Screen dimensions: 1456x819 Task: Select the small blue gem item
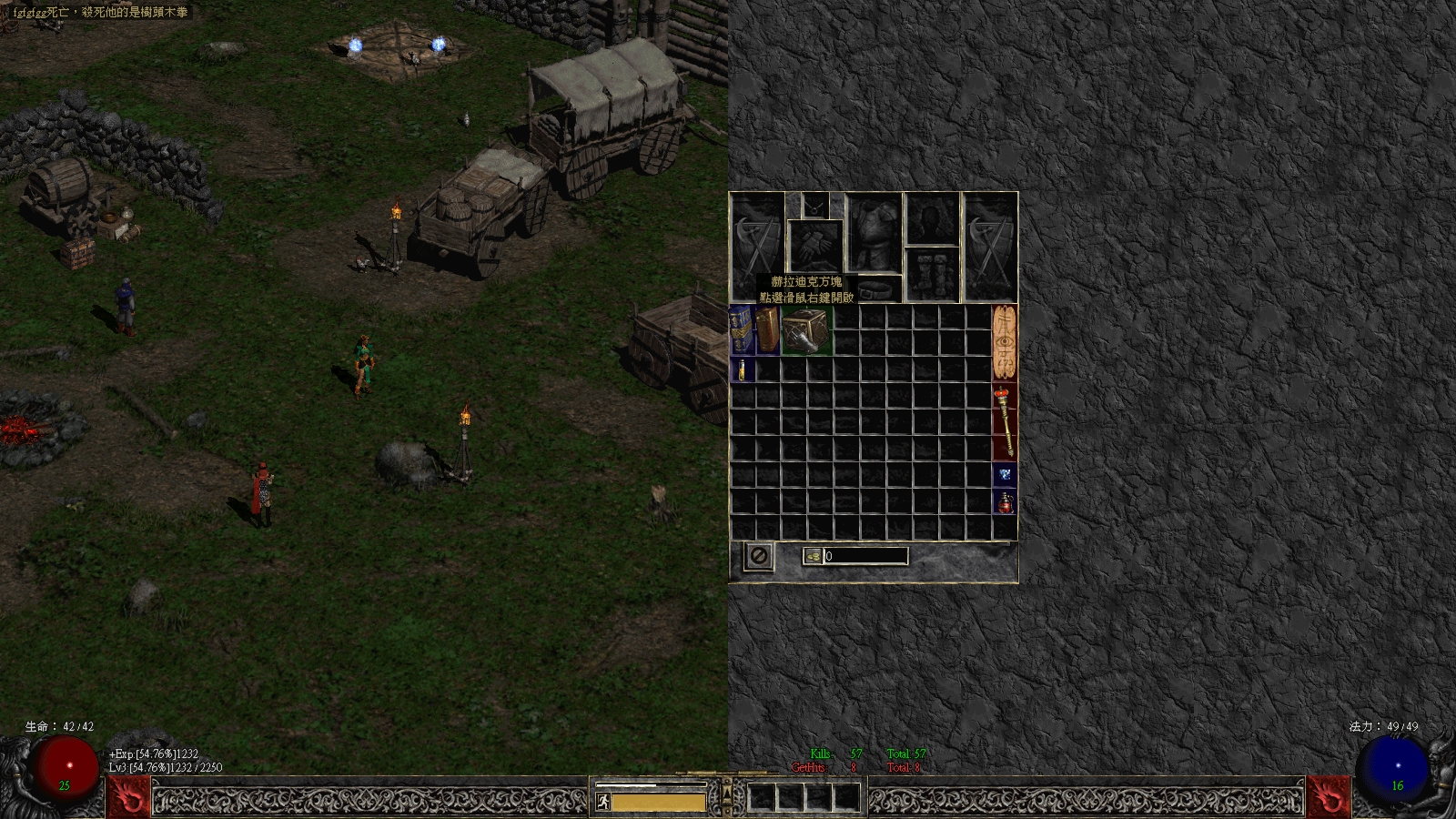[x=1005, y=474]
